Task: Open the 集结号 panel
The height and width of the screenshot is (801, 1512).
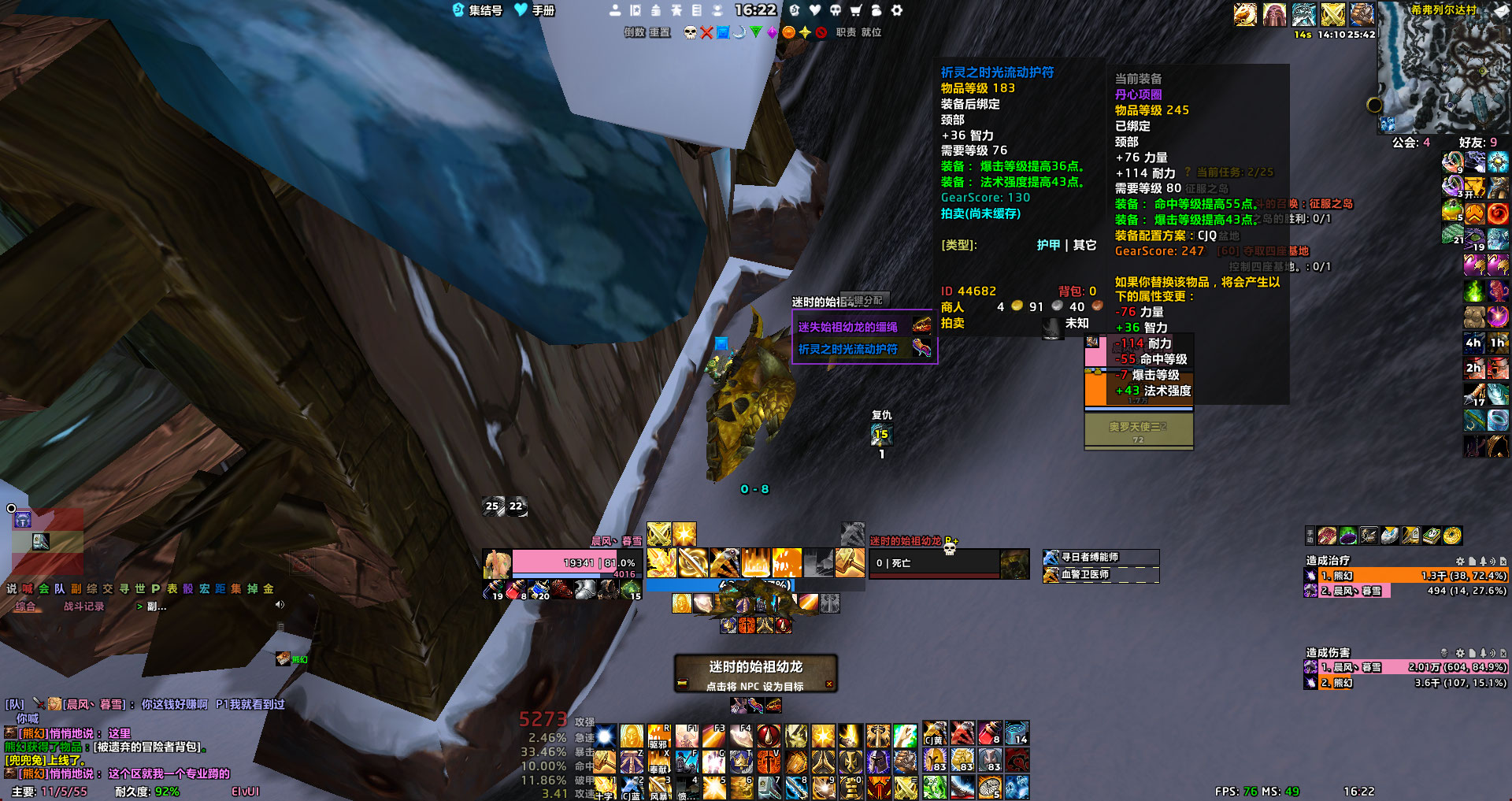Action: tap(477, 10)
